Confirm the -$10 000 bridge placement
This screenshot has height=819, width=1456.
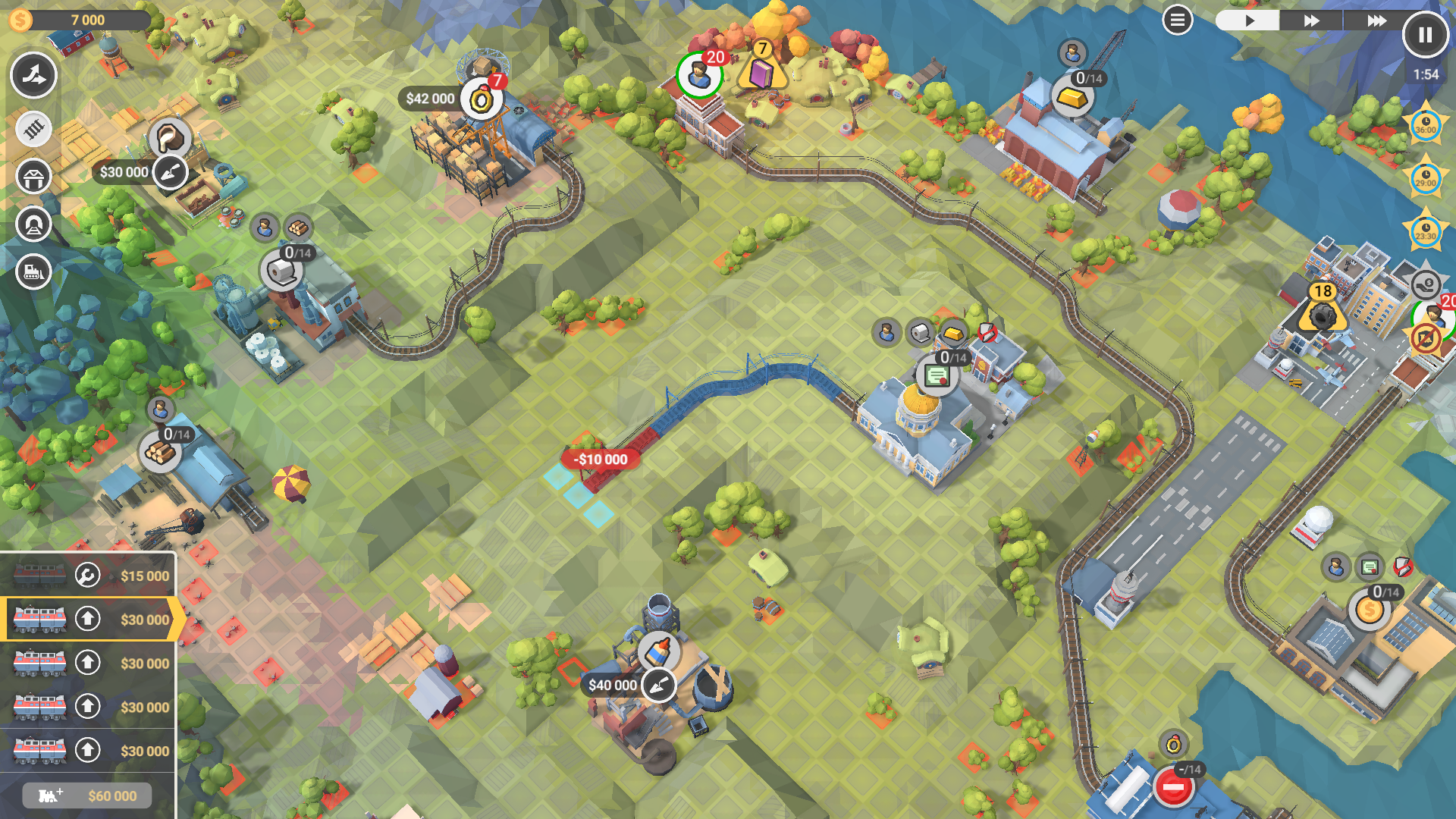599,459
